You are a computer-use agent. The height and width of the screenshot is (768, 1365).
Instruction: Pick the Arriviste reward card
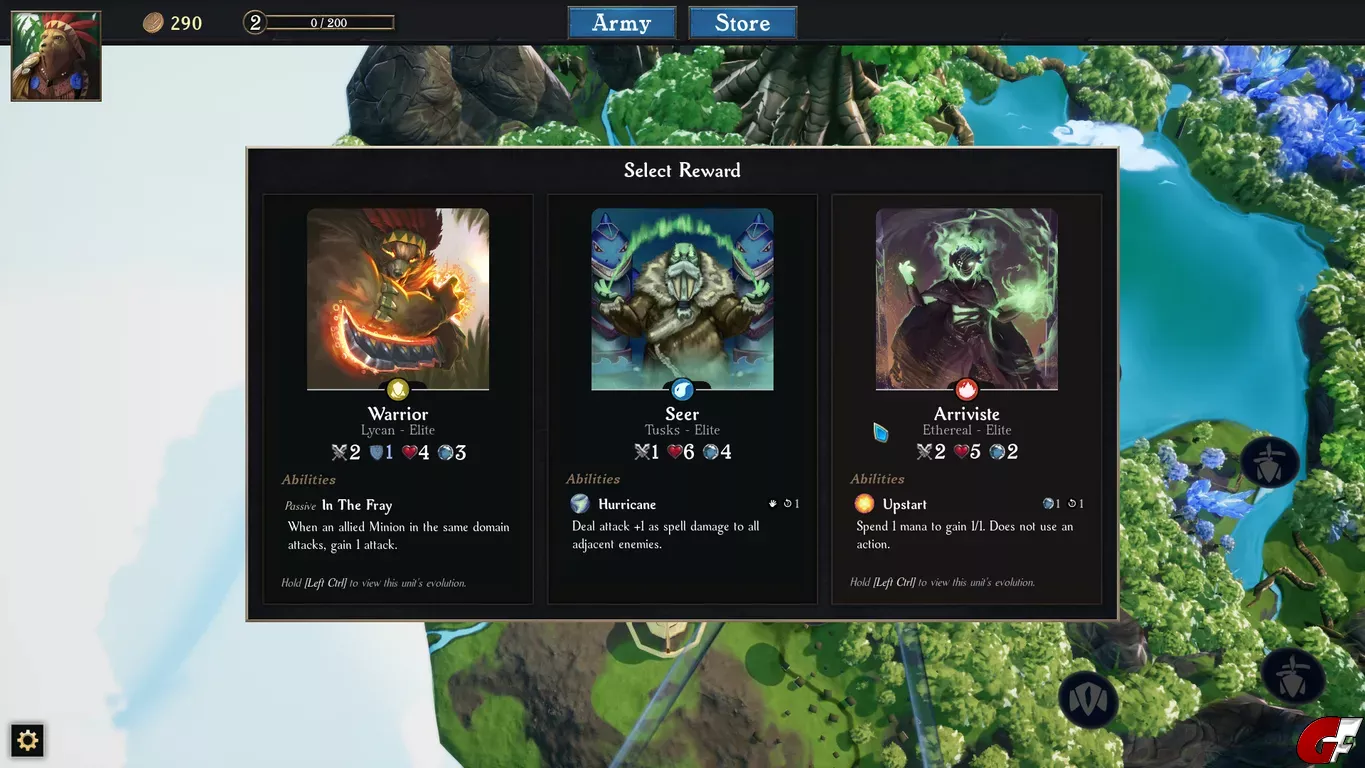[x=966, y=399]
